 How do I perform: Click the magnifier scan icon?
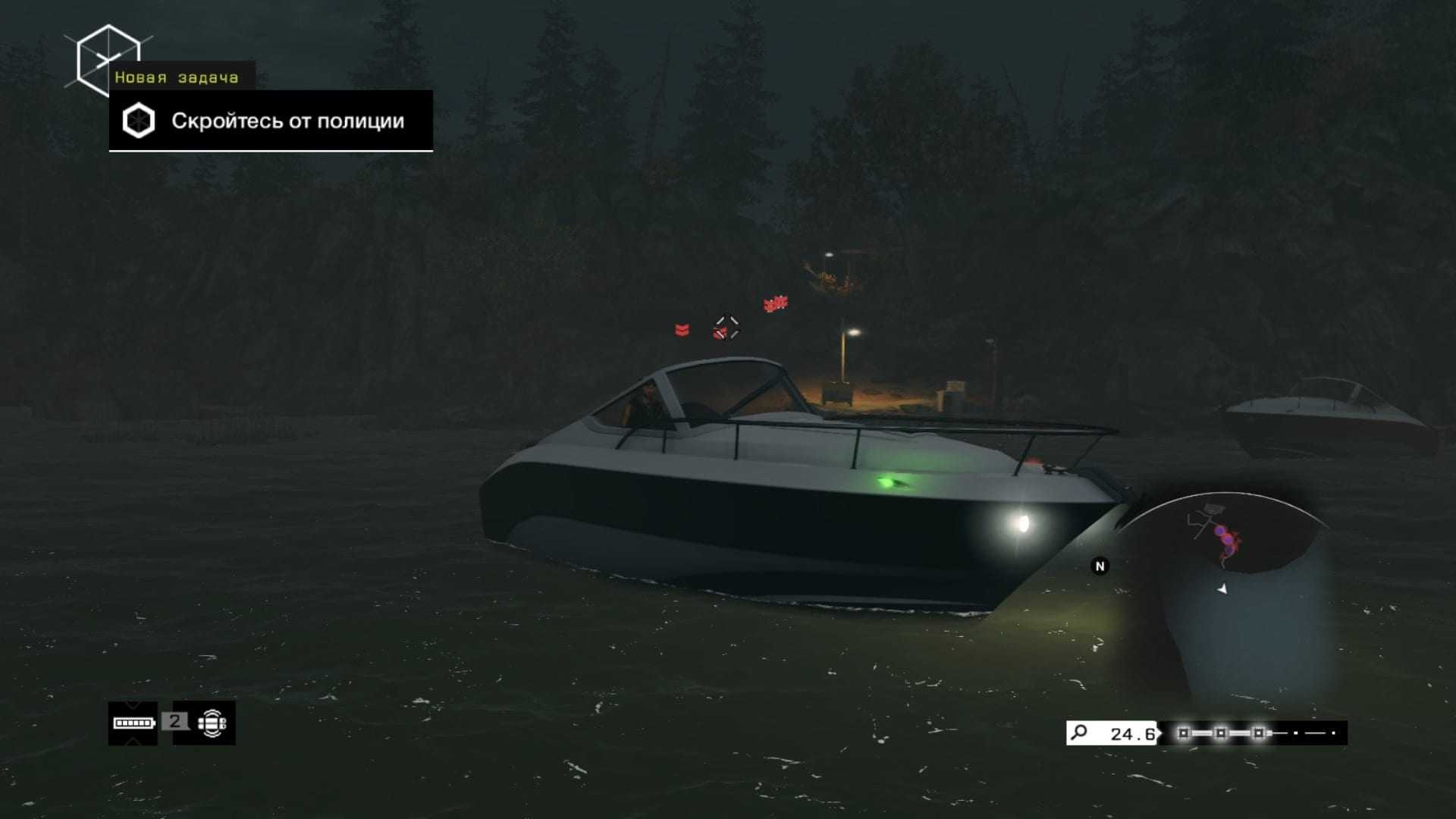tap(1078, 733)
